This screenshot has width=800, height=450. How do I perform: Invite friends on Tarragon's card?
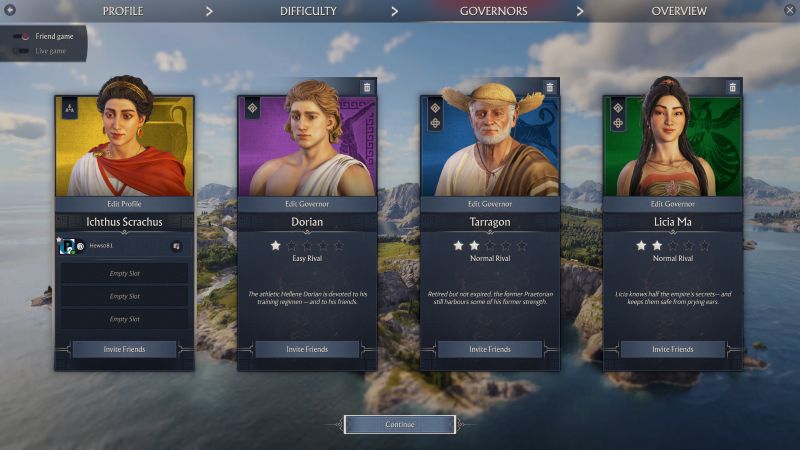[490, 349]
